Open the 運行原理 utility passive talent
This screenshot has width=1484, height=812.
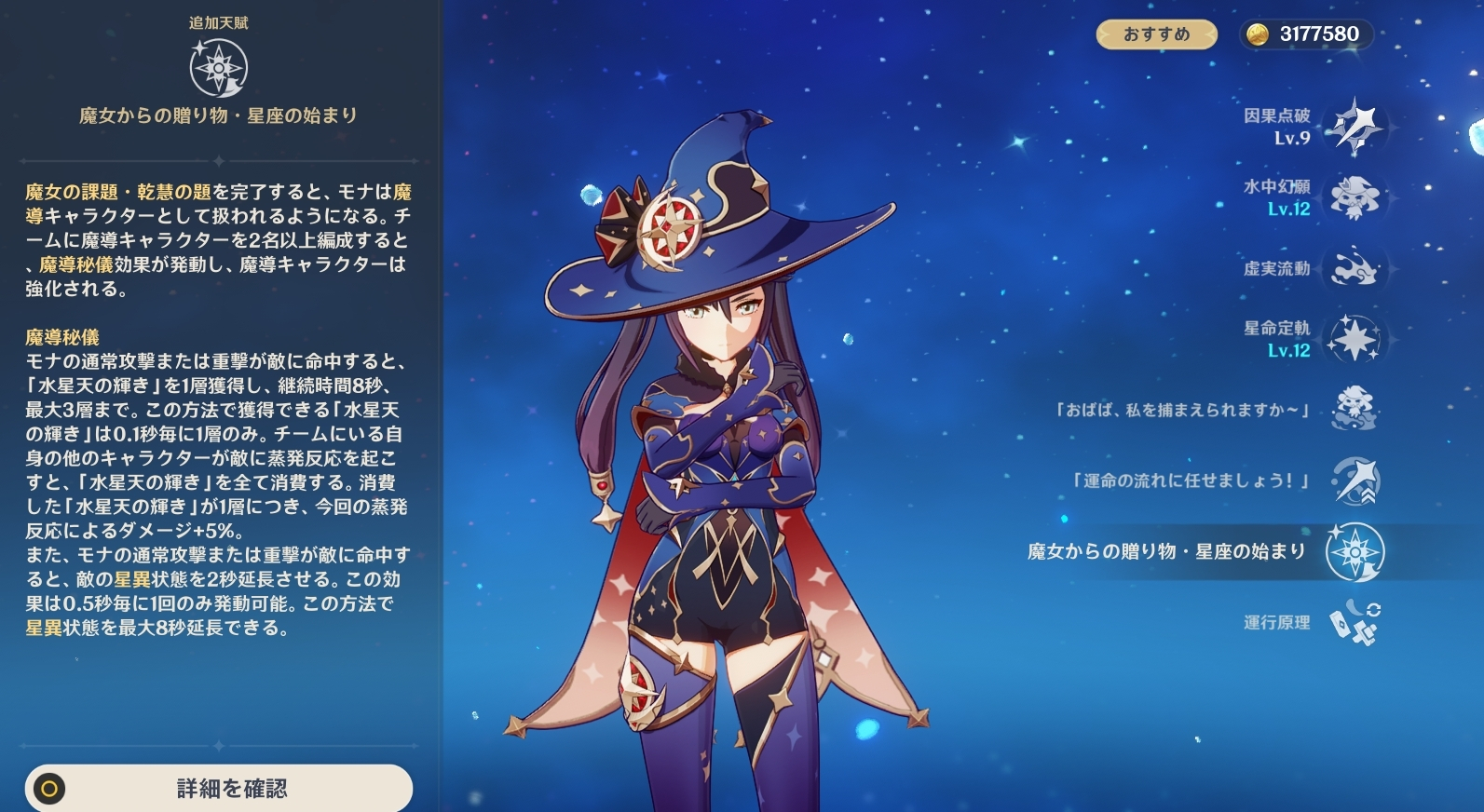tap(1354, 622)
